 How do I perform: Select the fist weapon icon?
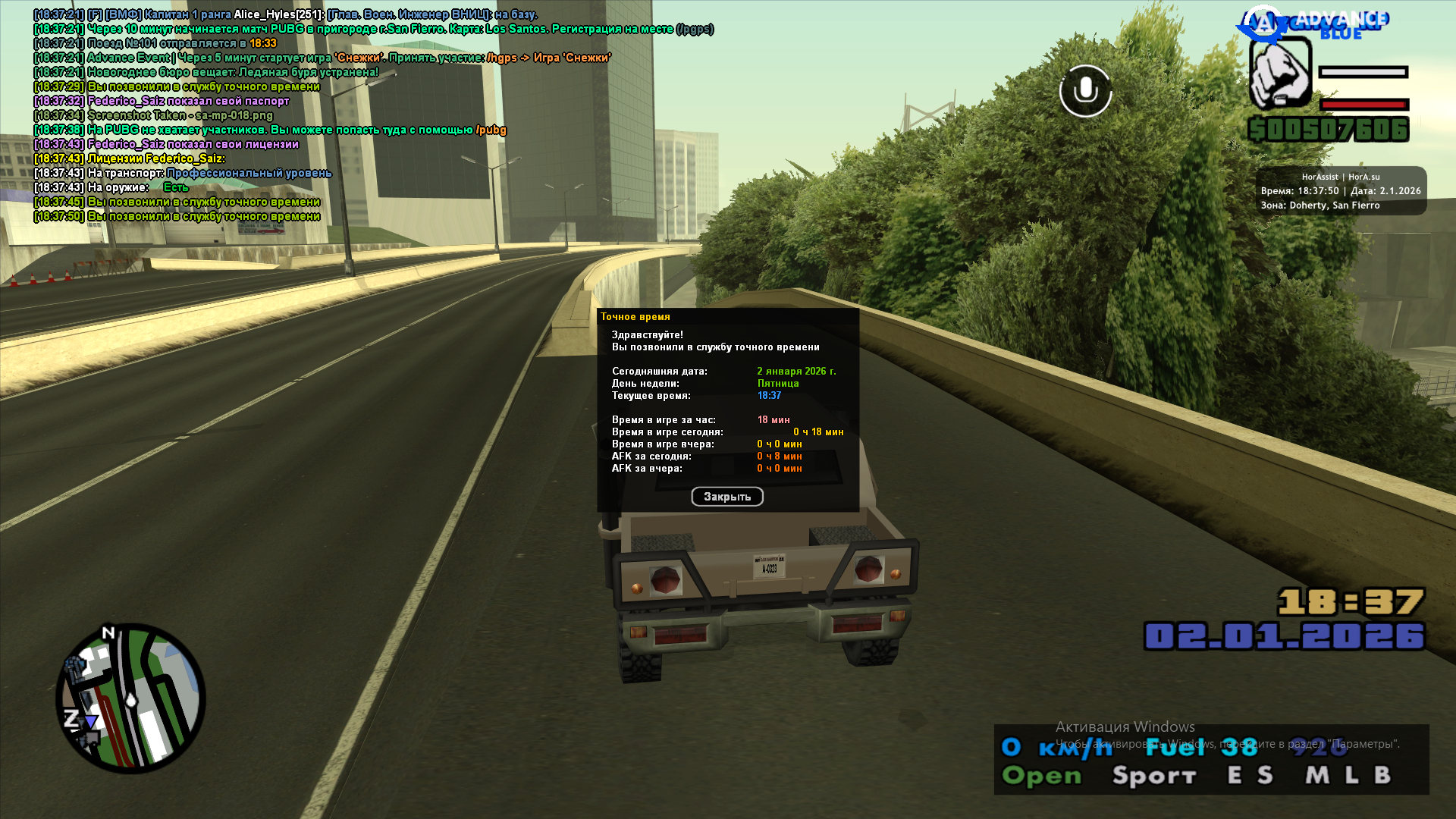point(1280,73)
